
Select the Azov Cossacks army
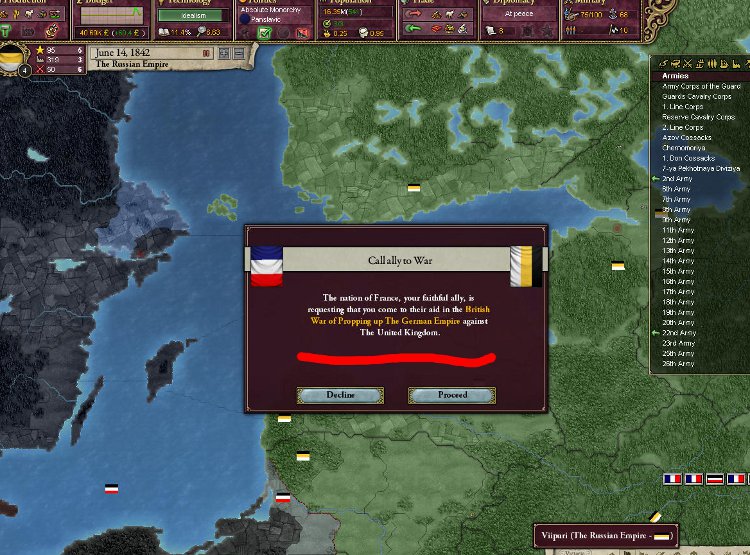(x=683, y=137)
